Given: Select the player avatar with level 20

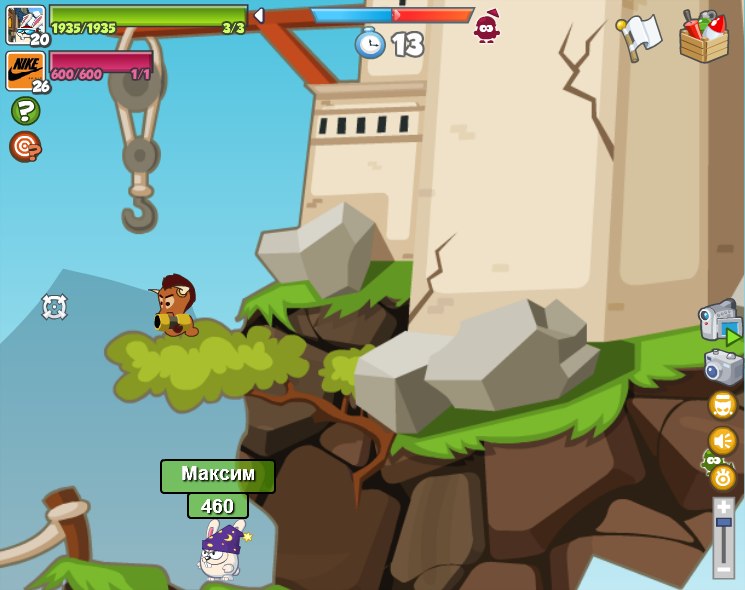Looking at the screenshot, I should point(25,23).
